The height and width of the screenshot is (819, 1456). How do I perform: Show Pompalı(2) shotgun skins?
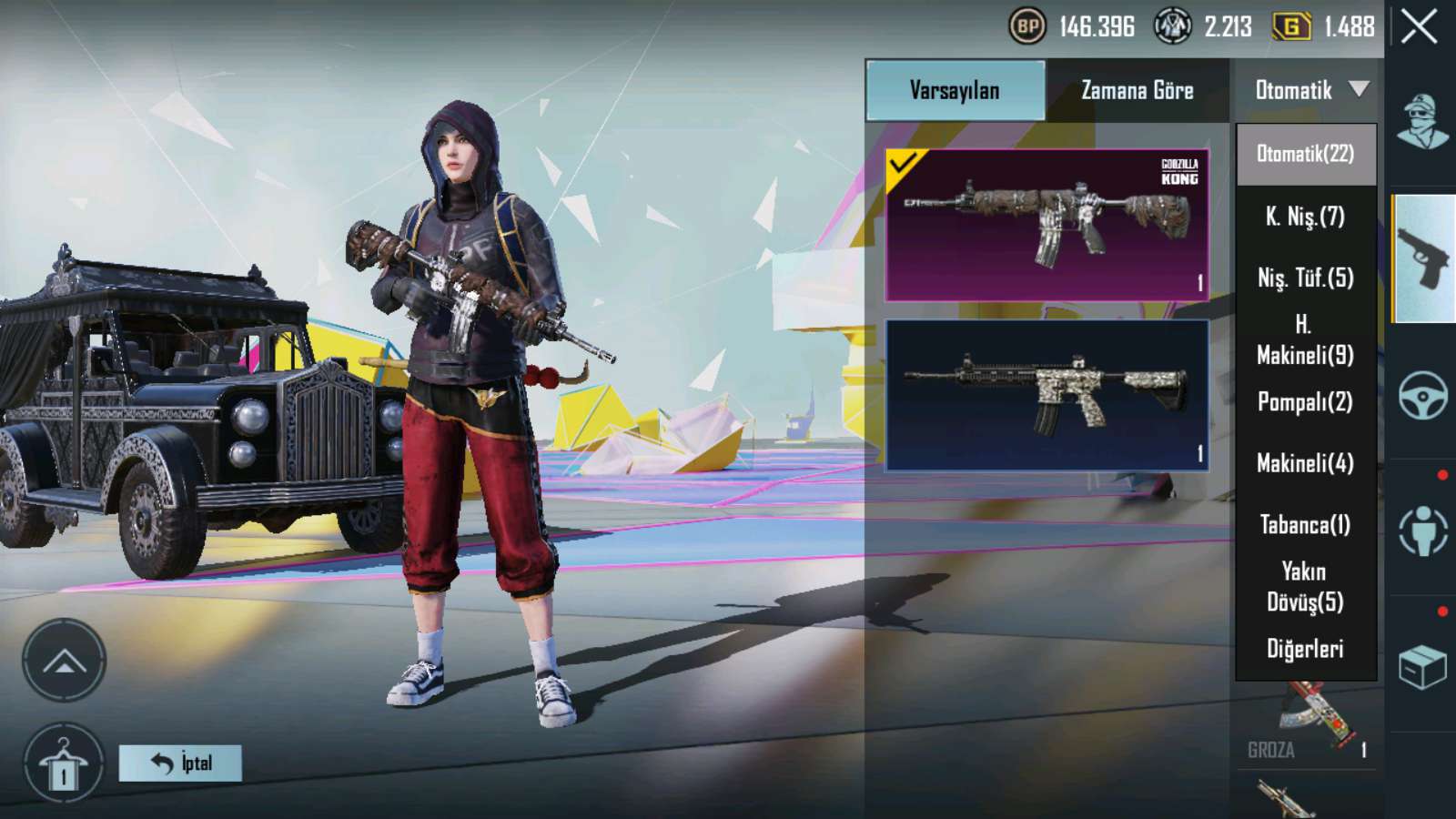pyautogui.click(x=1305, y=401)
